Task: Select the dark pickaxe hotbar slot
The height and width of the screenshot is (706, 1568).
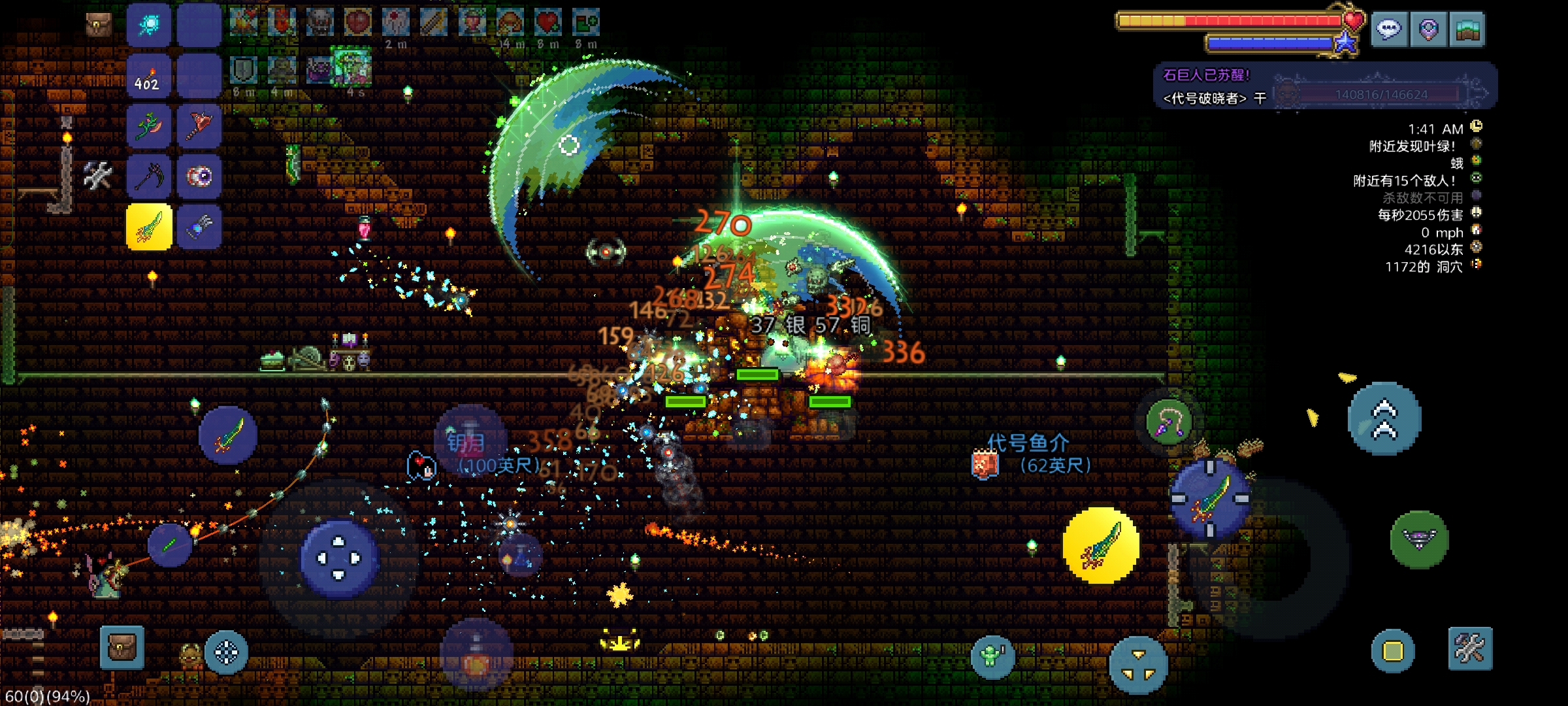Action: [148, 176]
